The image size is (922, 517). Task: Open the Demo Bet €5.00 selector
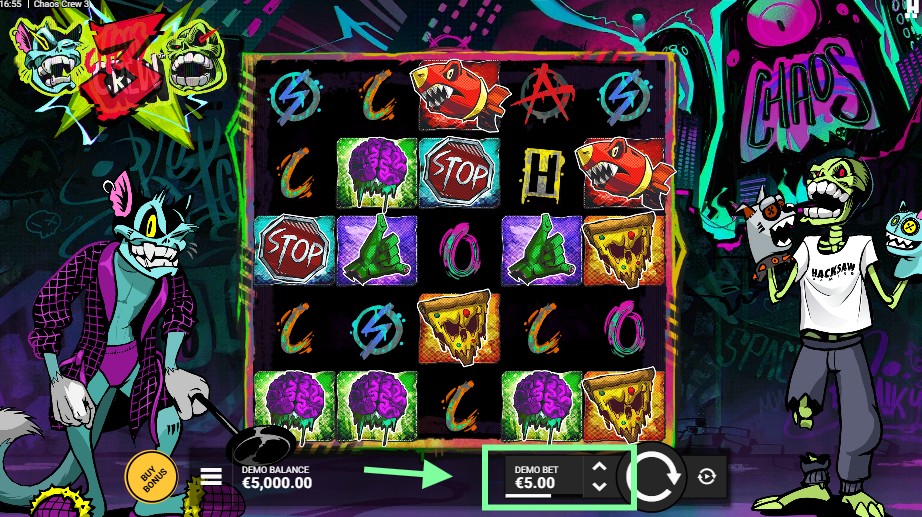pyautogui.click(x=535, y=477)
